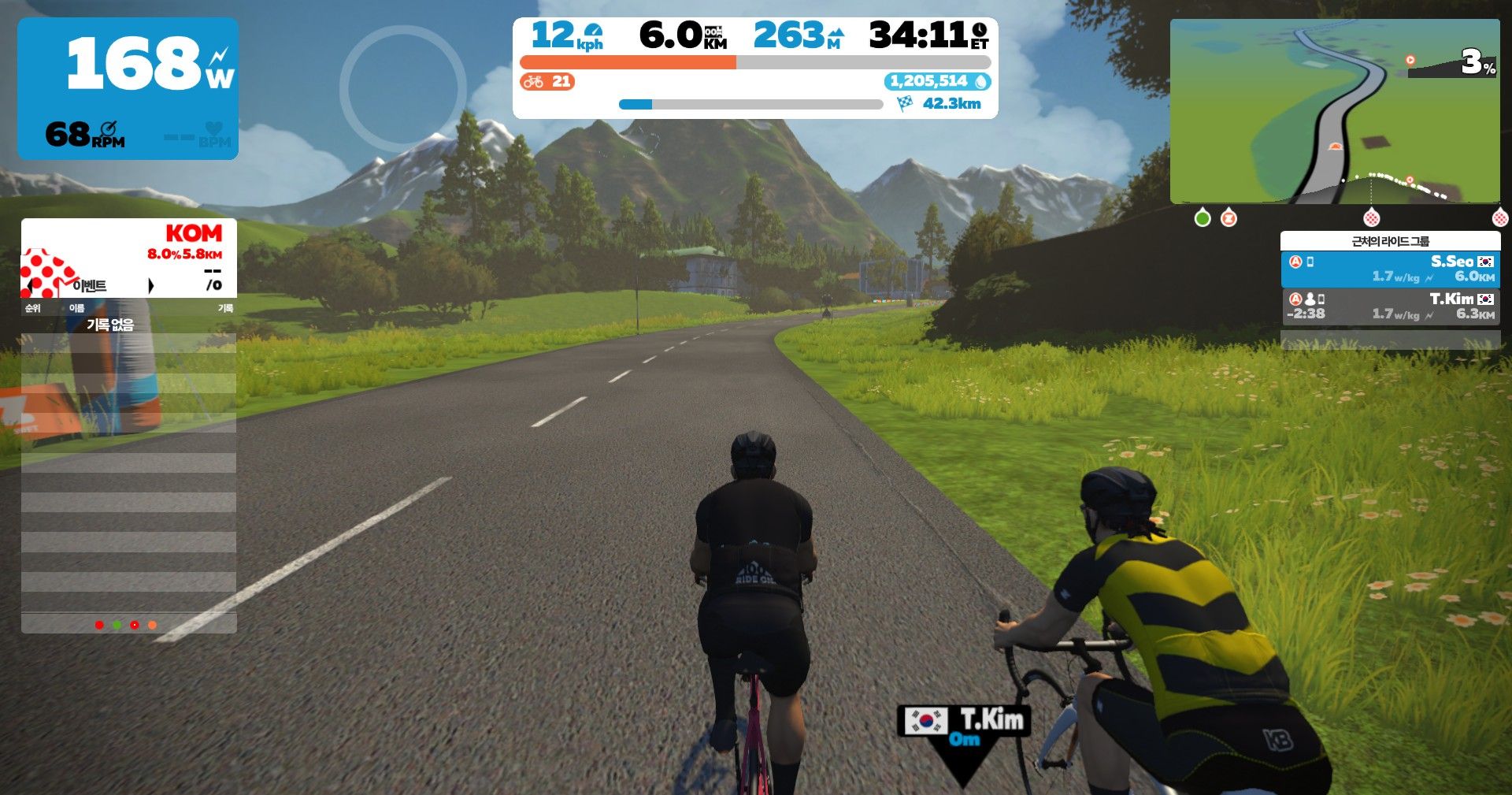The width and height of the screenshot is (1512, 795).
Task: Select S.Seo row in nearby riders list
Action: [x=1390, y=269]
